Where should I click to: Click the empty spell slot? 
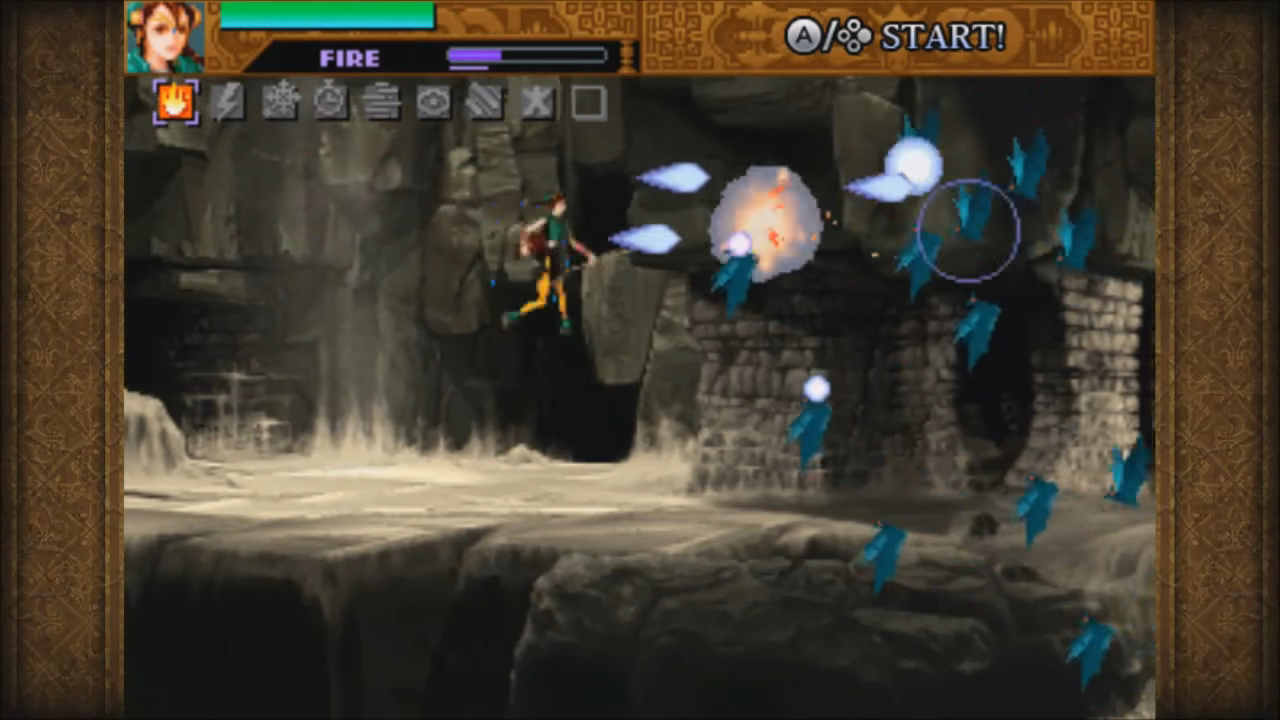click(589, 103)
